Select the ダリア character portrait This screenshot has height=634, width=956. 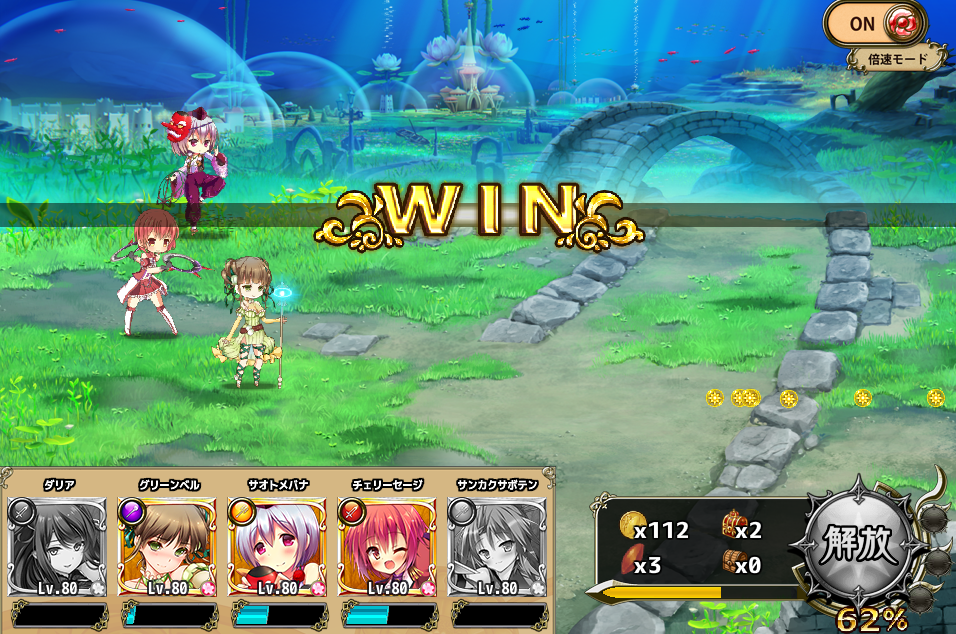(57, 547)
